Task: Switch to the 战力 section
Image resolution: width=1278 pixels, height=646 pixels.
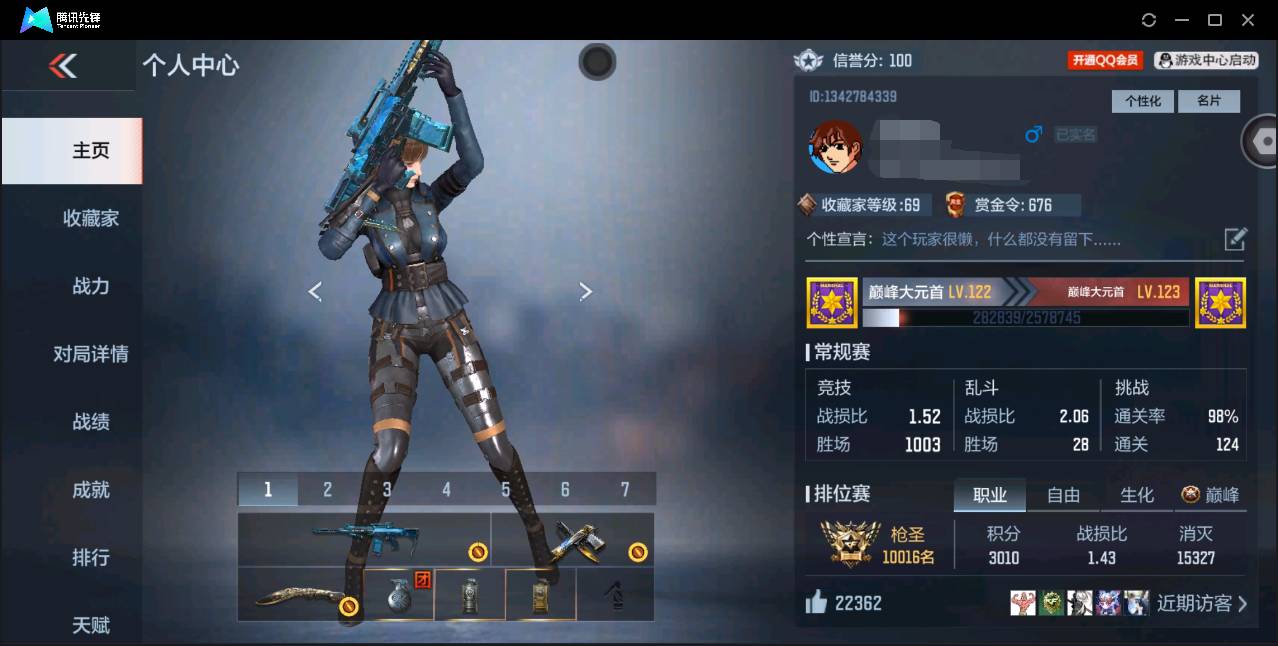Action: click(x=90, y=286)
